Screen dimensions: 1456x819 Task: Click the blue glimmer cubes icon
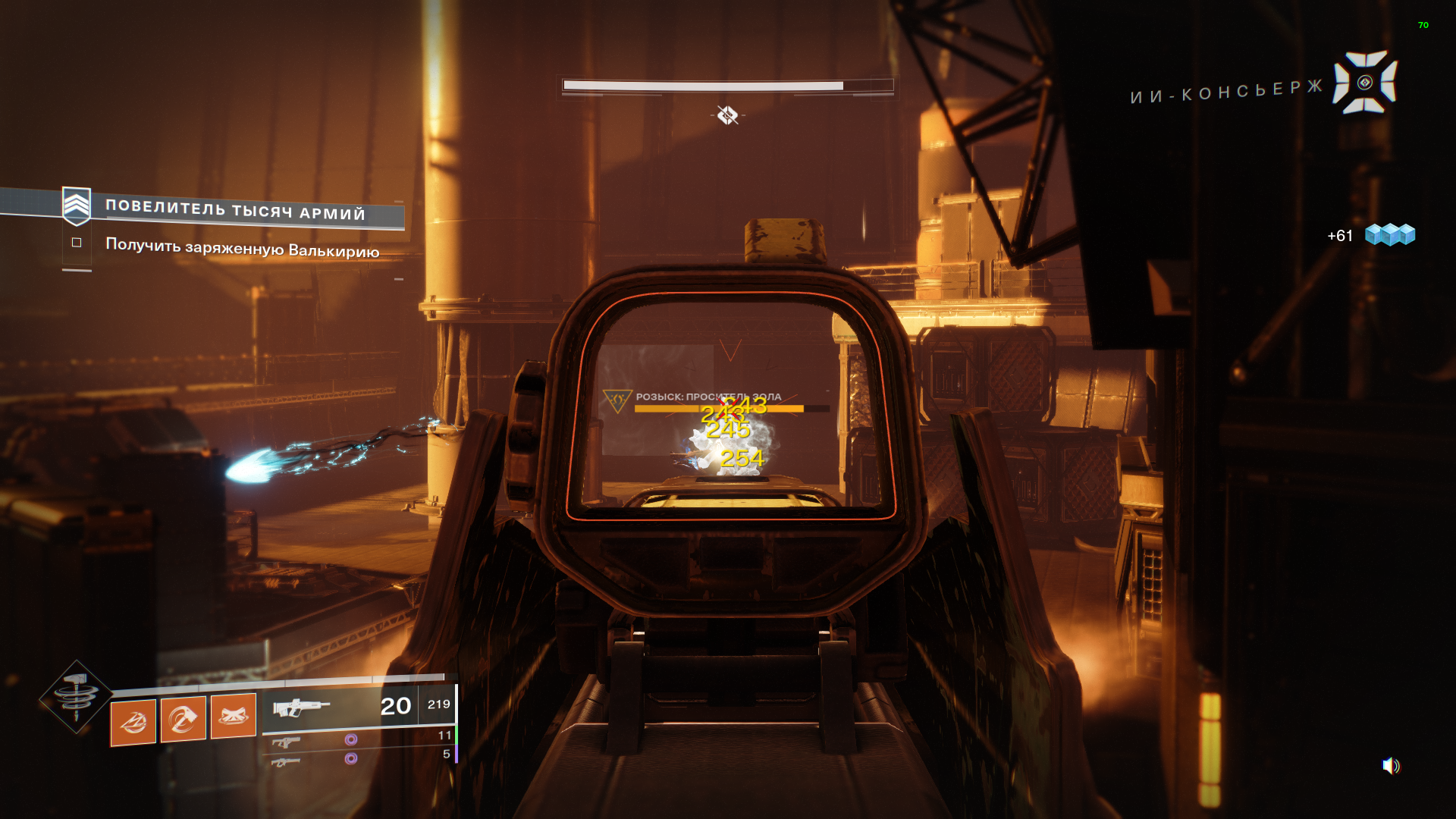pyautogui.click(x=1389, y=234)
